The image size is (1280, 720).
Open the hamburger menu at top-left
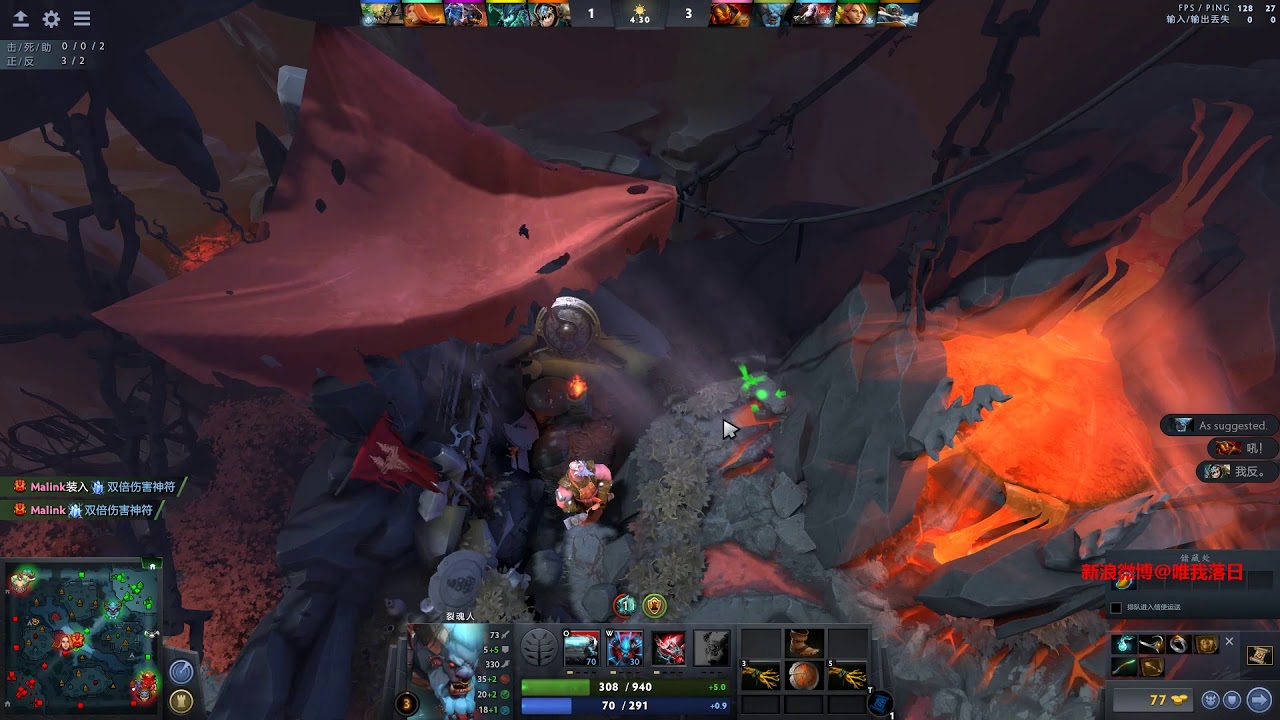82,19
